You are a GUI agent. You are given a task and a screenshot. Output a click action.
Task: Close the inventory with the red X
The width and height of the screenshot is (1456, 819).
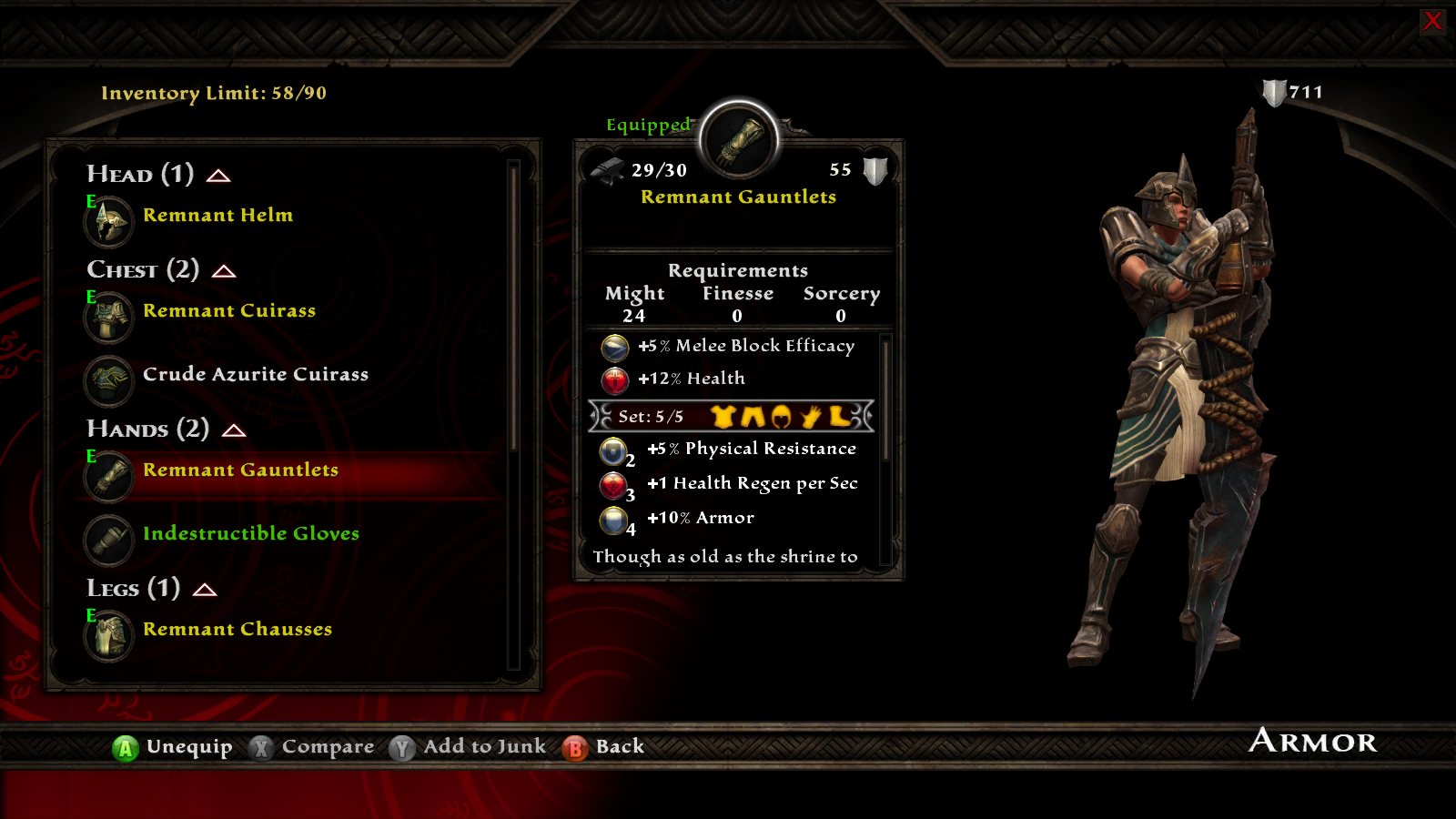coord(1432,21)
